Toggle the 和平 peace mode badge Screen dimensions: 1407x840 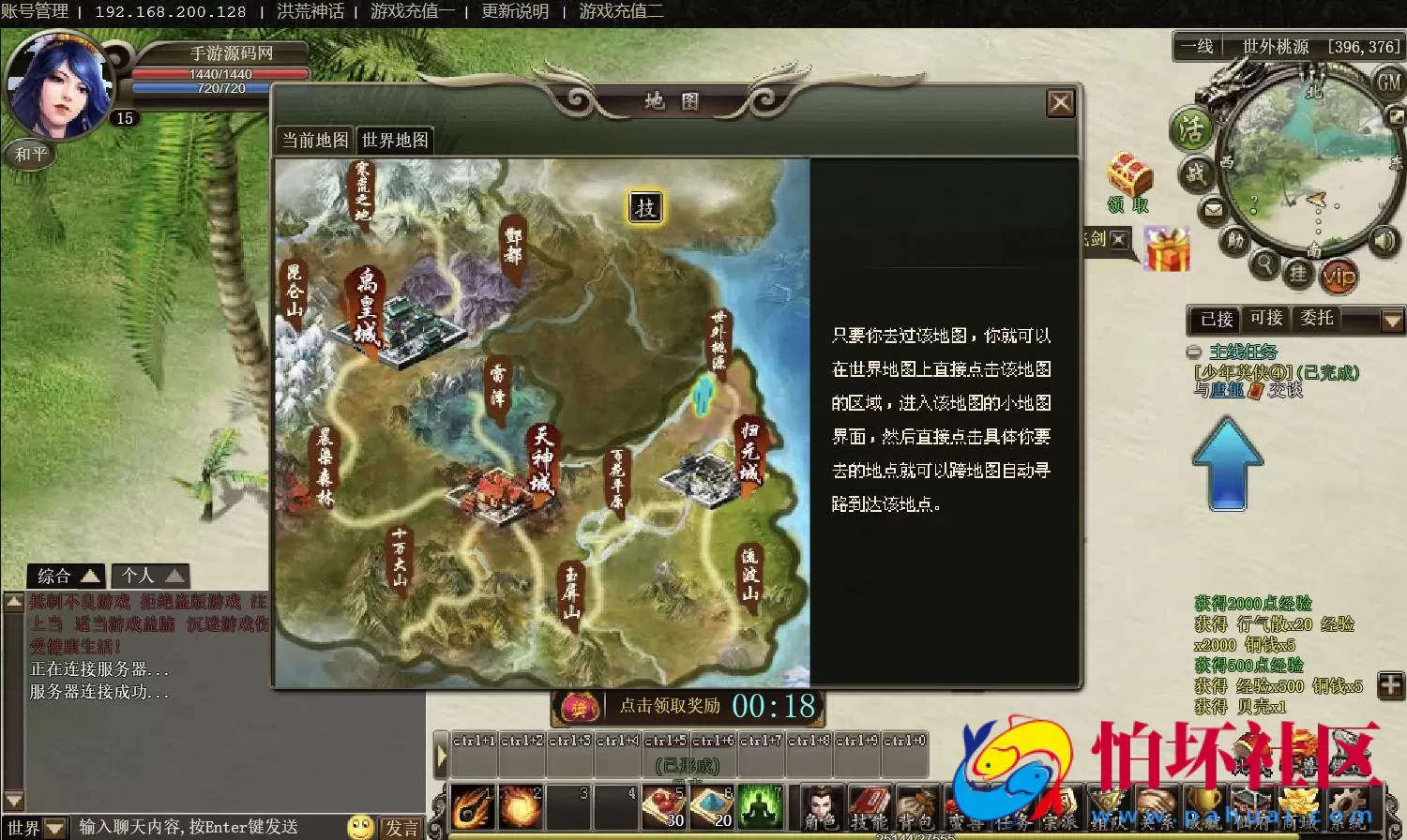(29, 155)
